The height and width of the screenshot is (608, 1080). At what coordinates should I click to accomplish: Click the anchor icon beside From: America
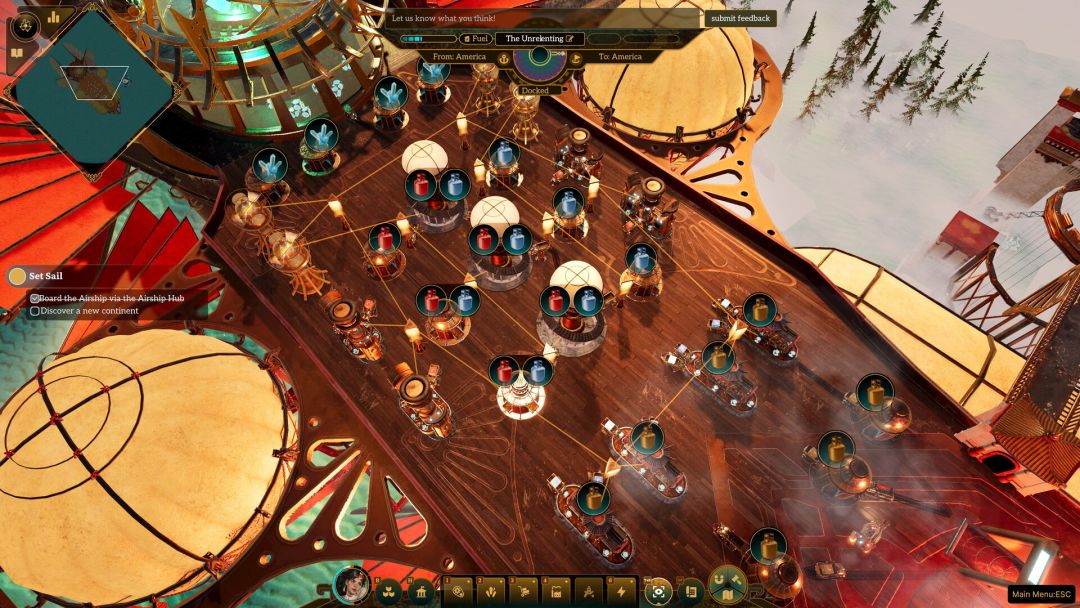point(504,59)
